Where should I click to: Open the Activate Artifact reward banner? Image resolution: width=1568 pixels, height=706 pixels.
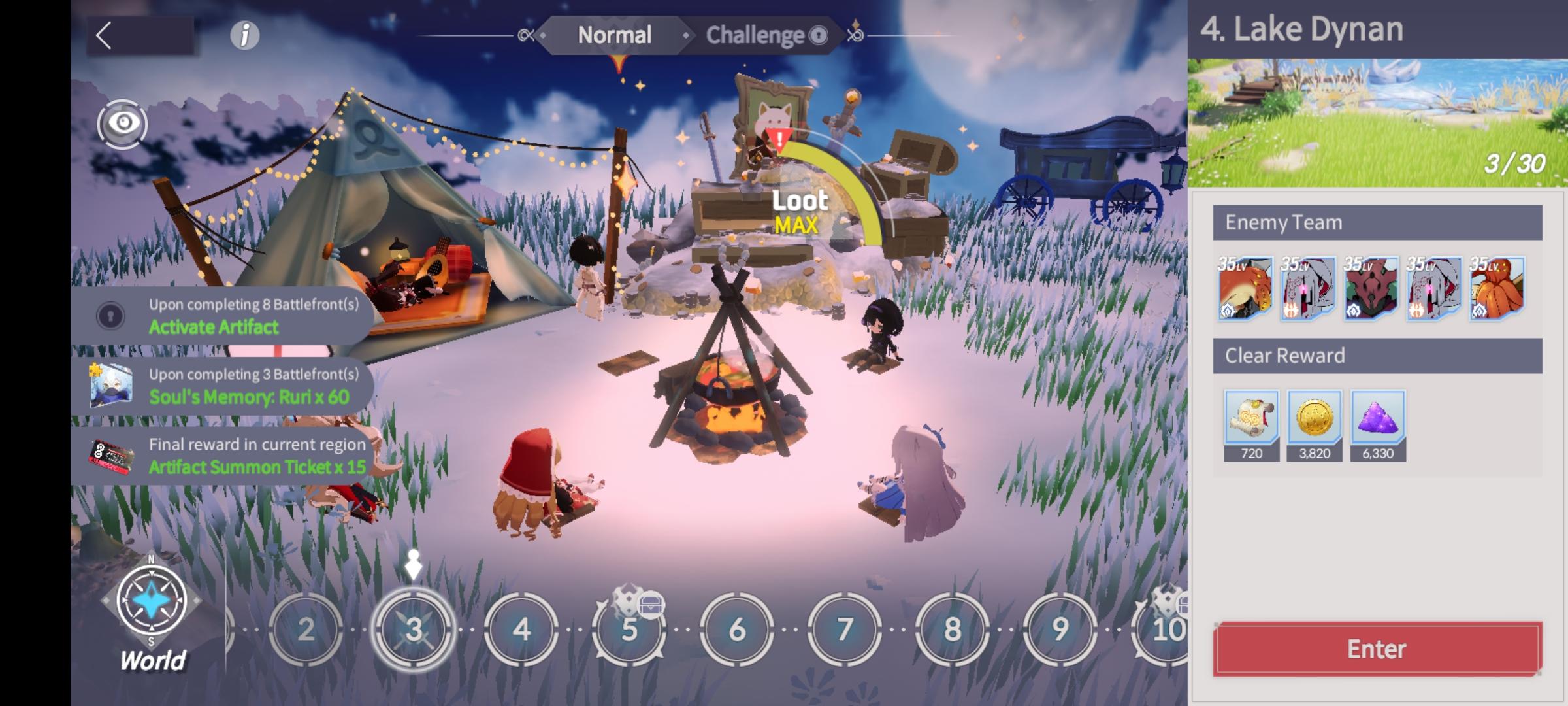click(222, 316)
